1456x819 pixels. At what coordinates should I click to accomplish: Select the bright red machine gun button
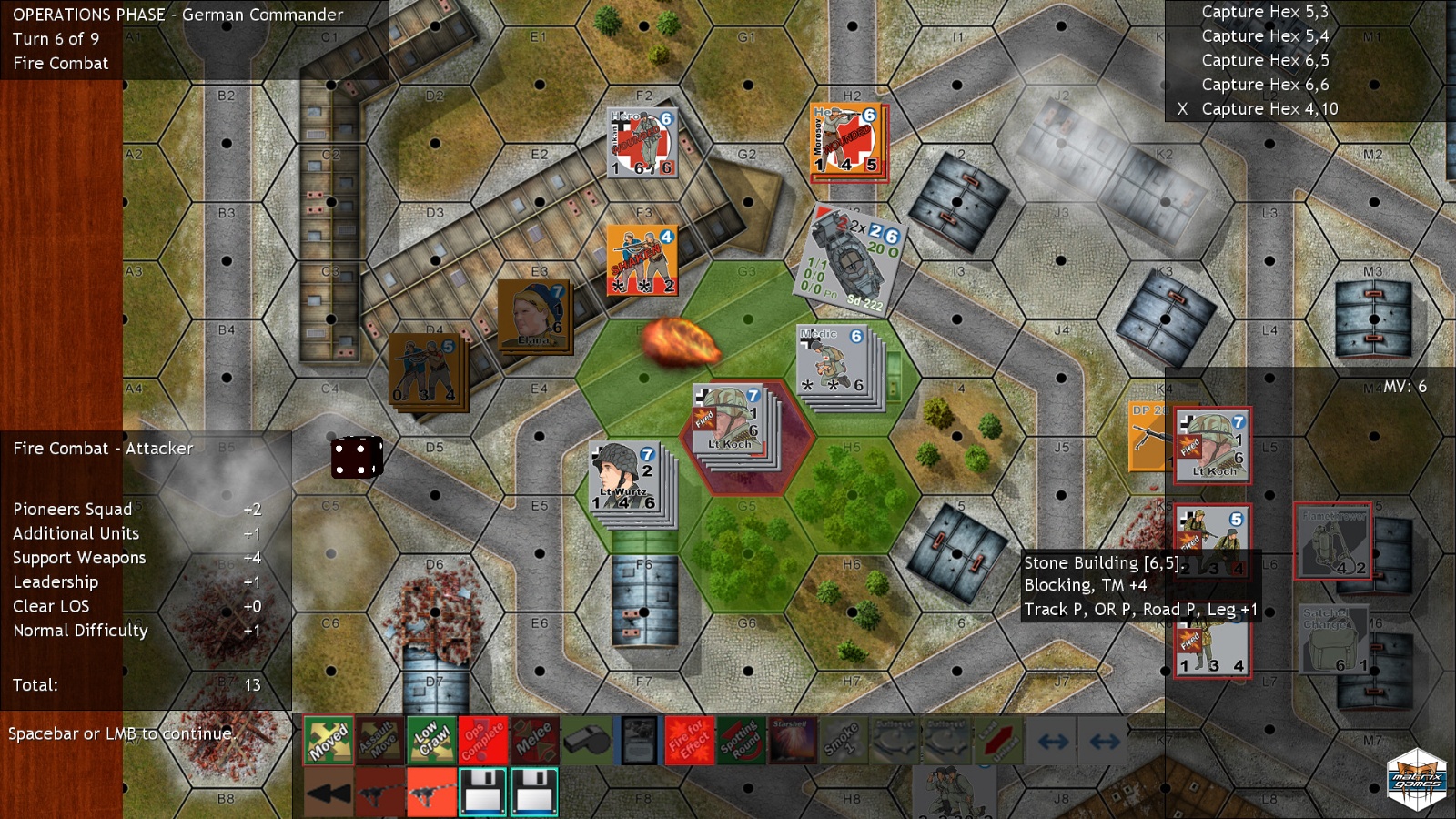[x=431, y=792]
